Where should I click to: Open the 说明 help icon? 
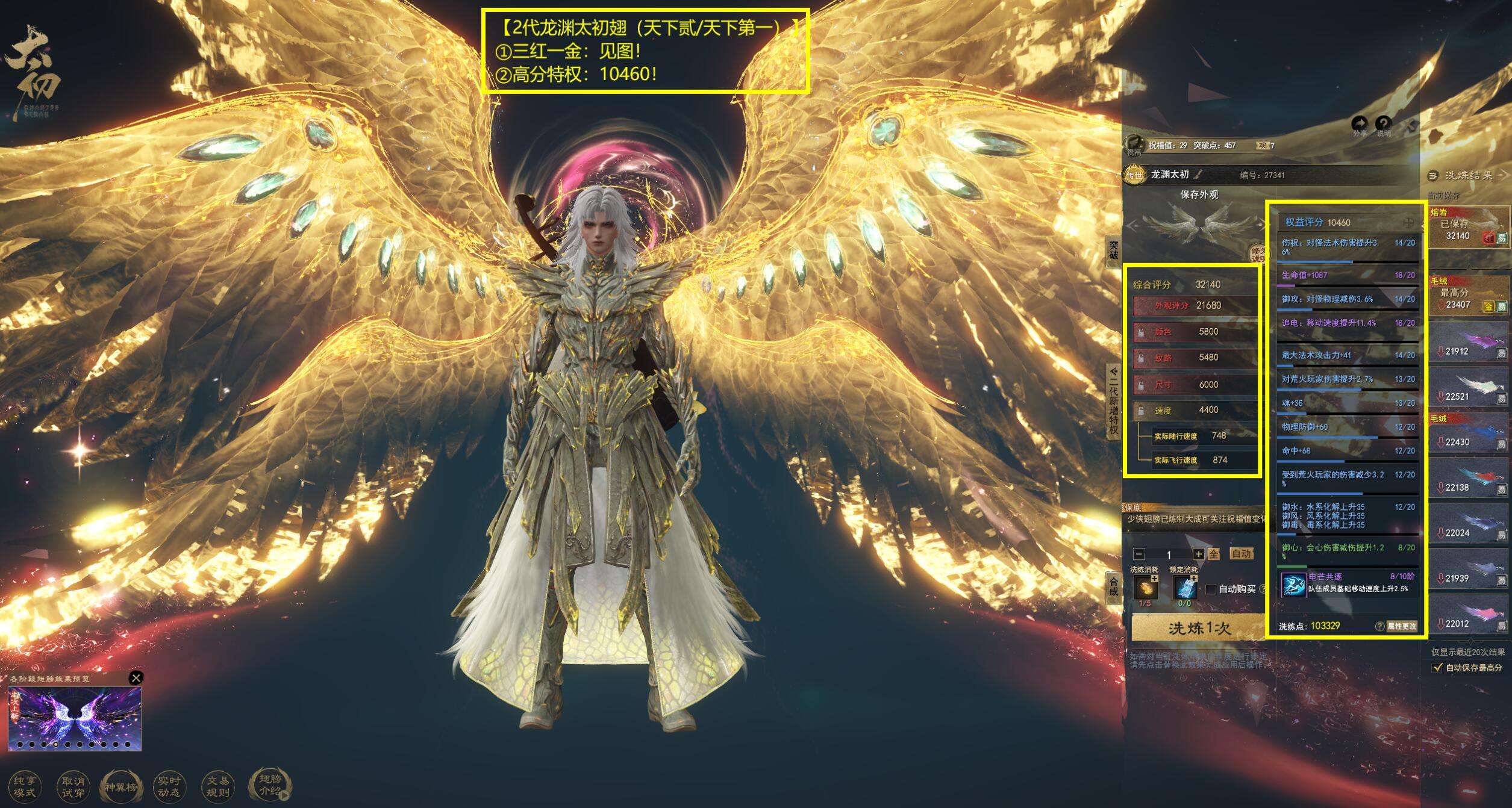point(1384,125)
